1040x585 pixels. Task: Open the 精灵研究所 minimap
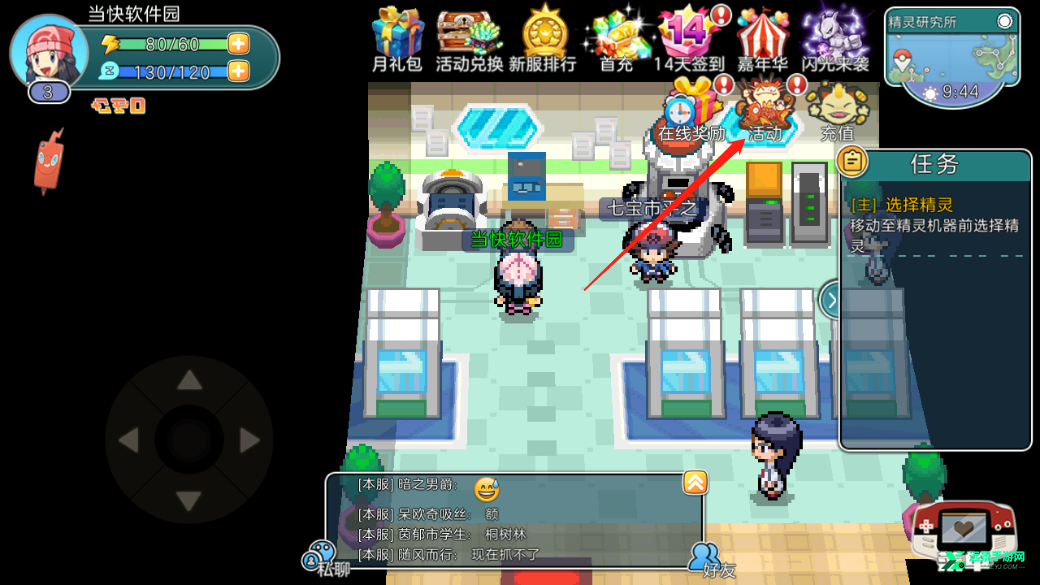point(957,58)
